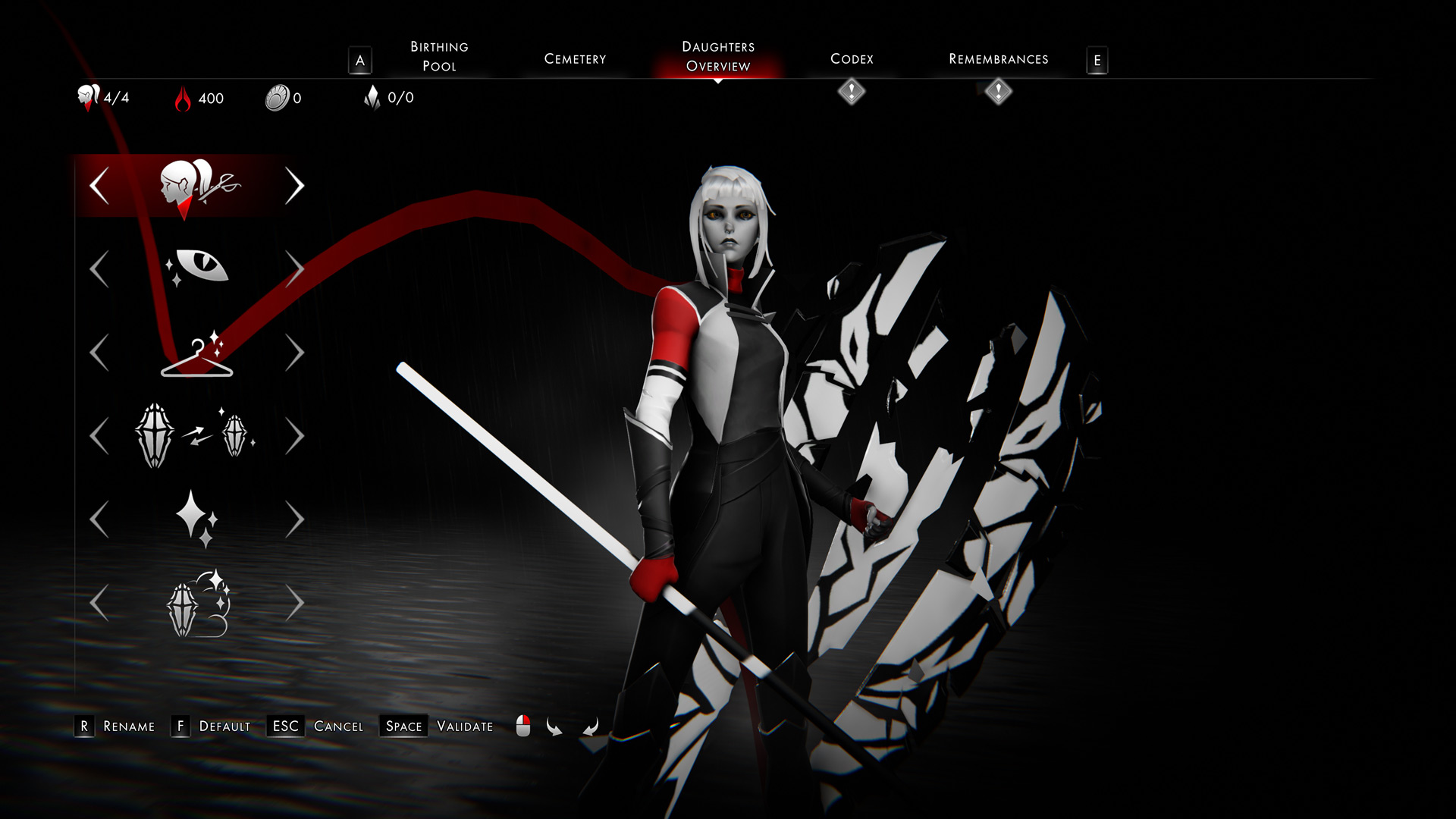The width and height of the screenshot is (1456, 819).
Task: Select the glowing crystal customization icon
Action: click(199, 604)
